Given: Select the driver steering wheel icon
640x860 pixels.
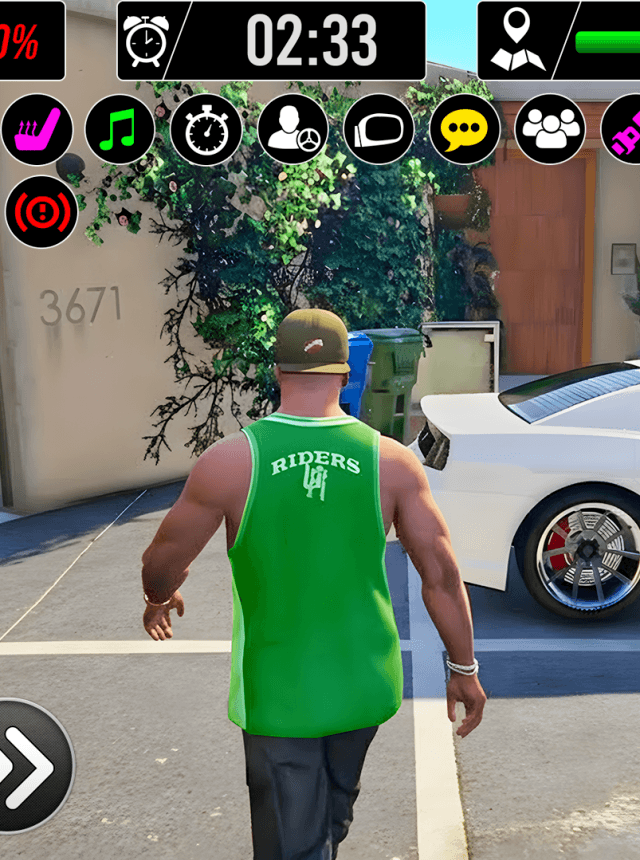Looking at the screenshot, I should pos(293,130).
